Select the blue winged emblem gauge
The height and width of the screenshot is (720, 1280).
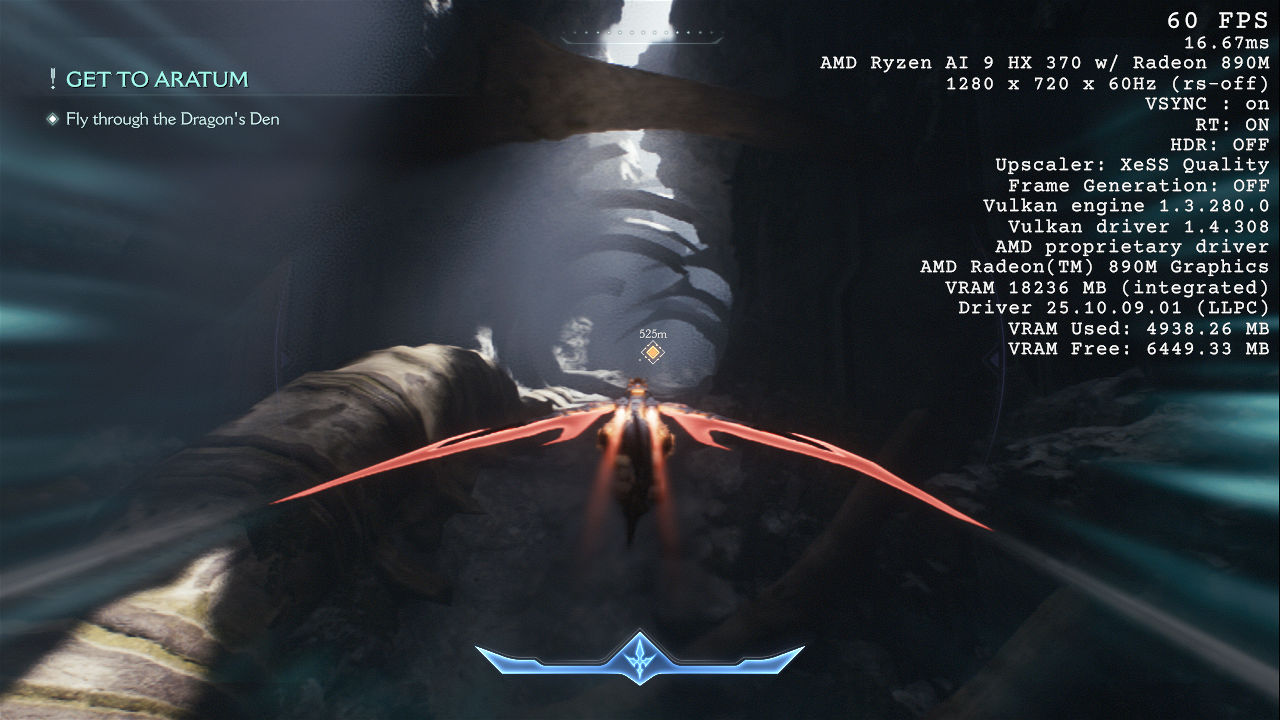coord(639,659)
